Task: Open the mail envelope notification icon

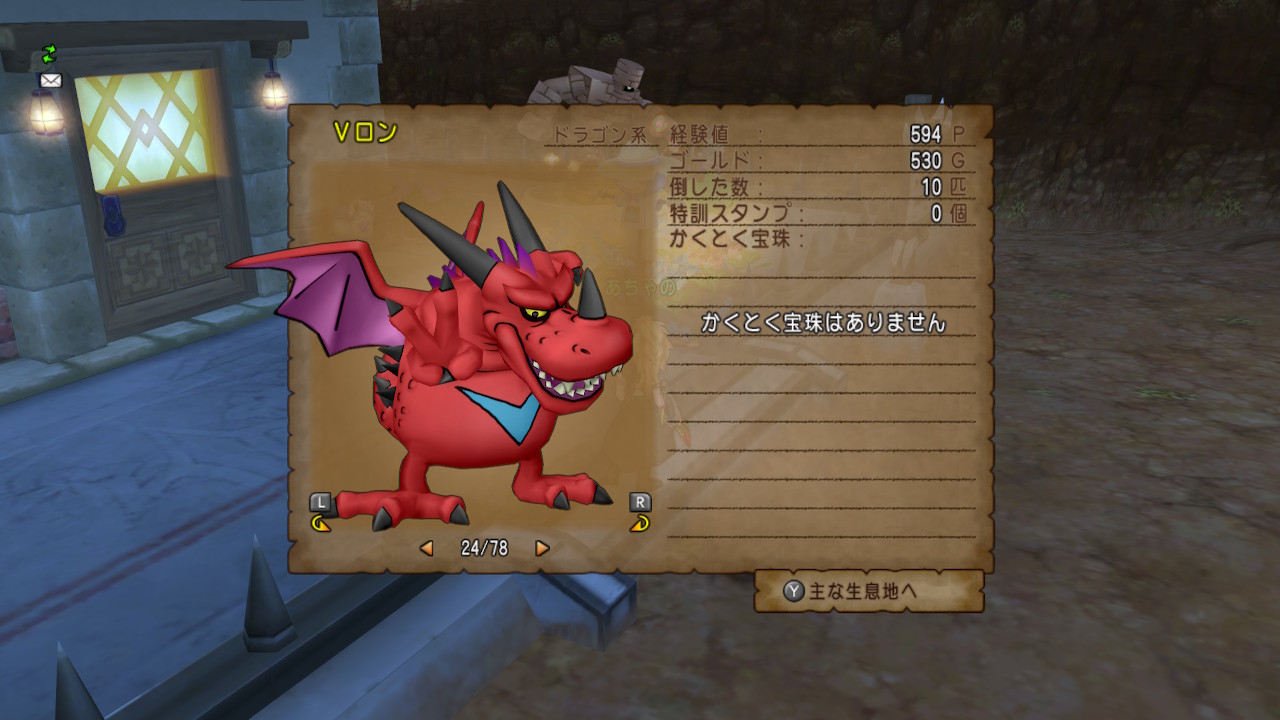Action: click(x=50, y=80)
